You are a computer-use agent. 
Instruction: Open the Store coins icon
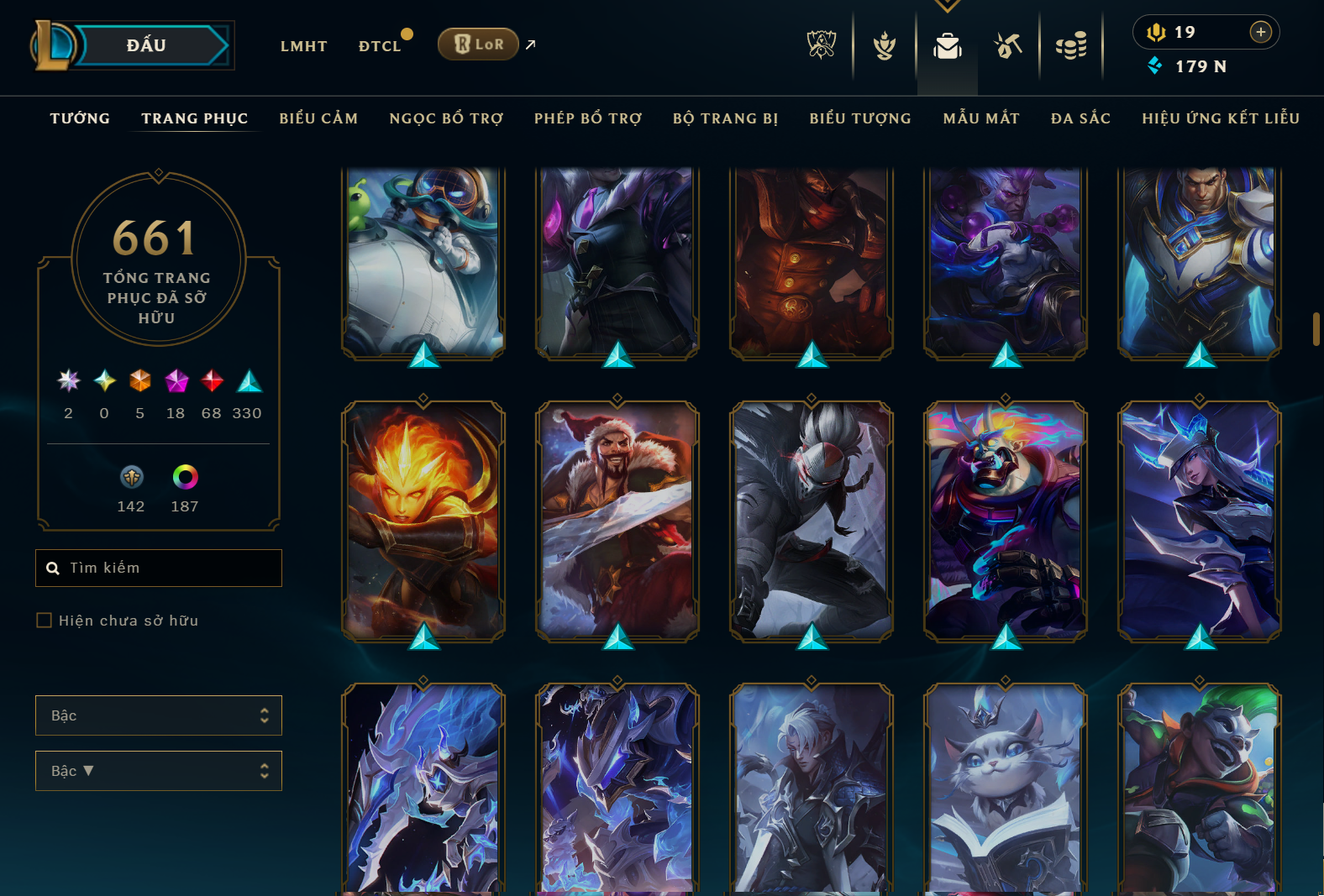(x=1071, y=46)
